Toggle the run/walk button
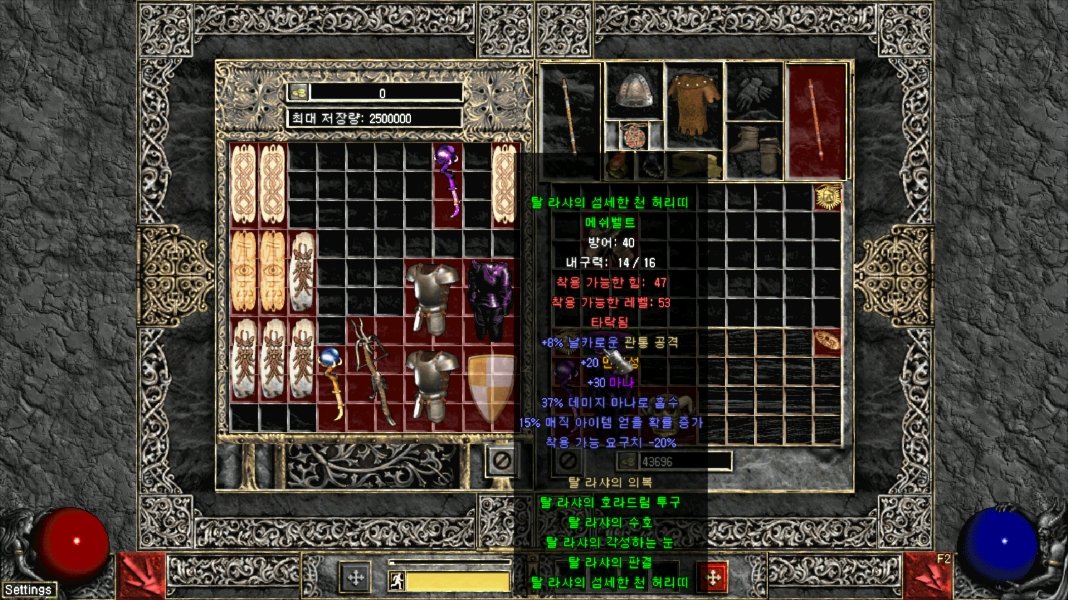Image resolution: width=1068 pixels, height=600 pixels. (397, 578)
